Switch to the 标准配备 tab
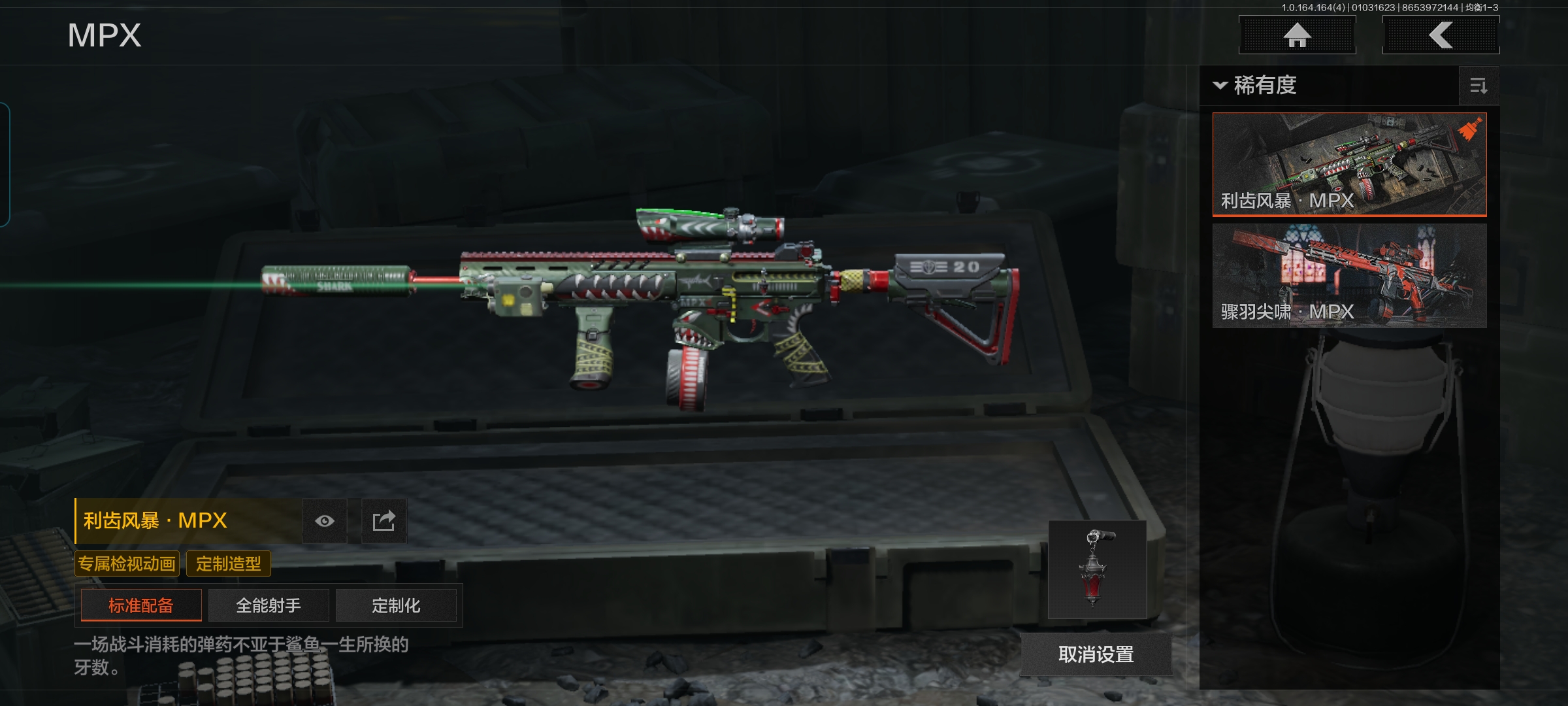Viewport: 1568px width, 706px height. click(141, 605)
